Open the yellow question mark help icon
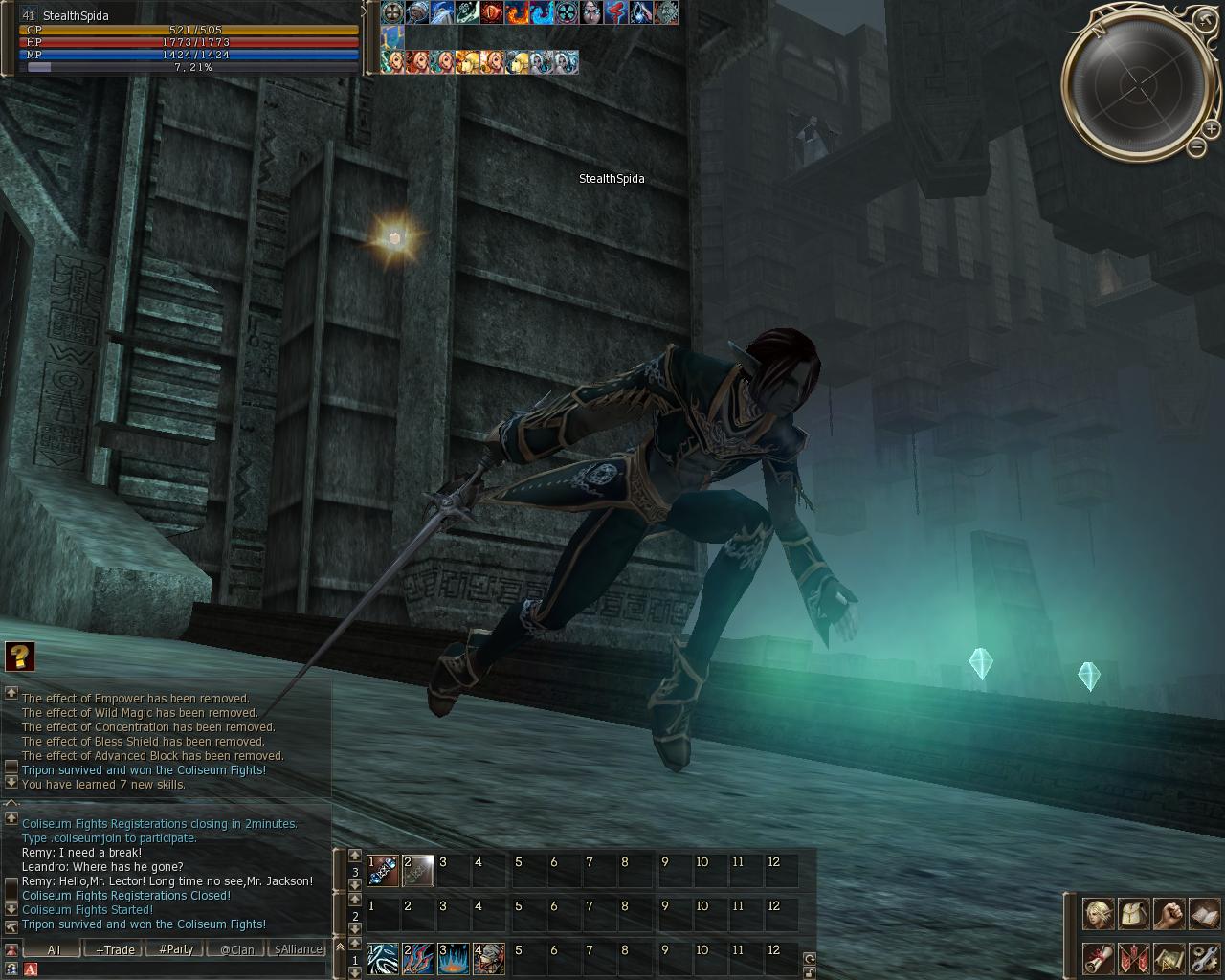 tap(20, 657)
